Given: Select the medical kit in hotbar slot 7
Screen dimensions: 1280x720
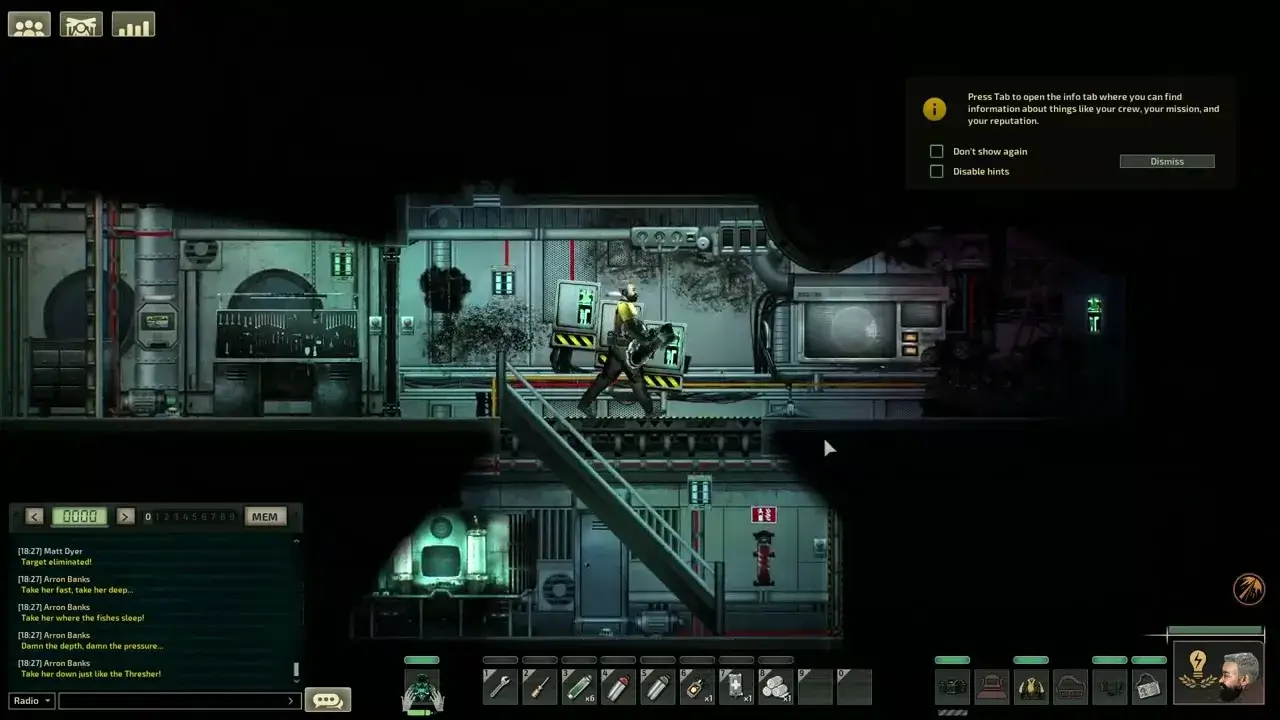Looking at the screenshot, I should [737, 687].
